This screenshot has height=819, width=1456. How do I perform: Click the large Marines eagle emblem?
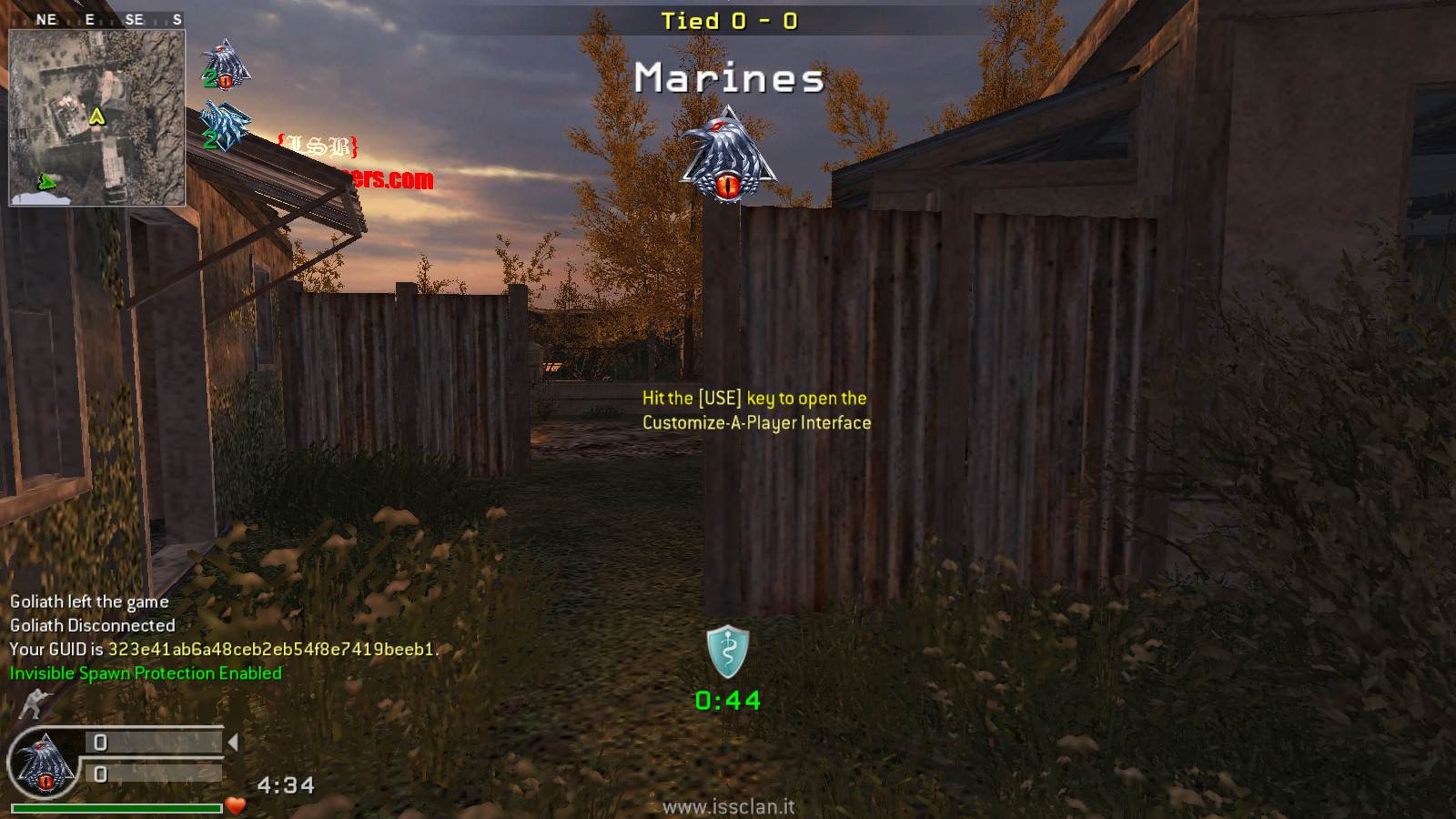727,156
